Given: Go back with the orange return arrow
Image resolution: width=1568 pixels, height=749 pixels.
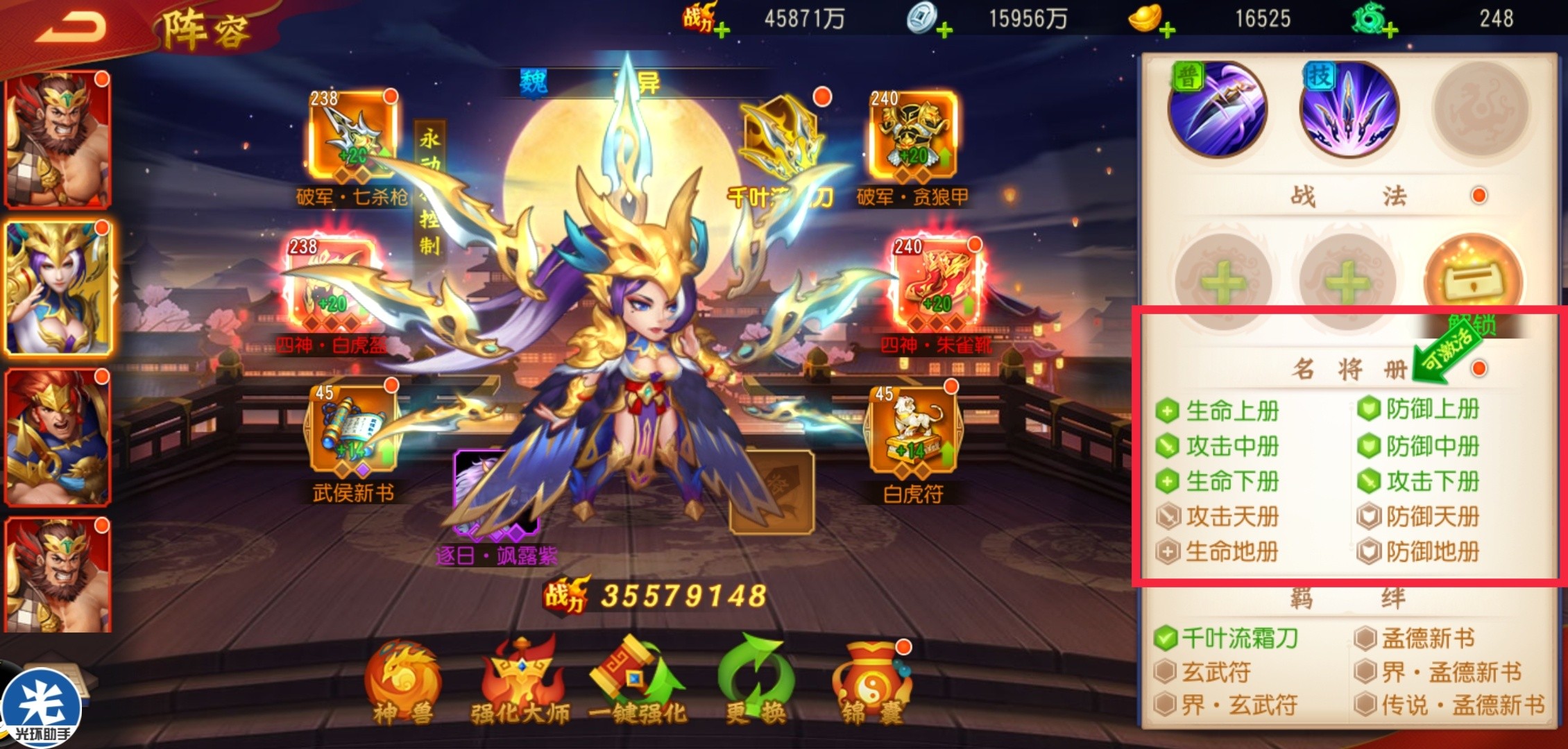Looking at the screenshot, I should (71, 29).
